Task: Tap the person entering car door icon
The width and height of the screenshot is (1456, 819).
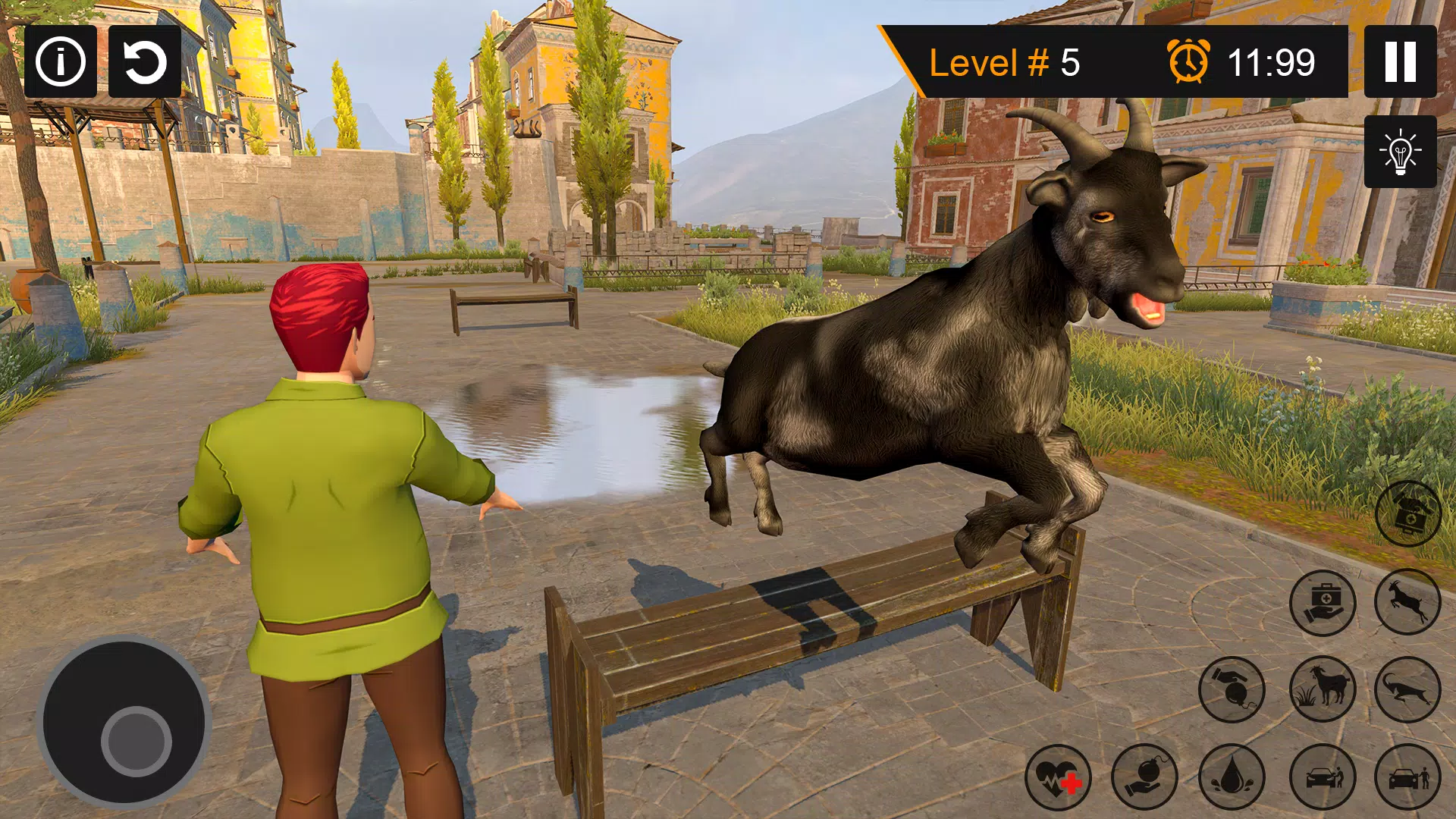Action: [1323, 777]
